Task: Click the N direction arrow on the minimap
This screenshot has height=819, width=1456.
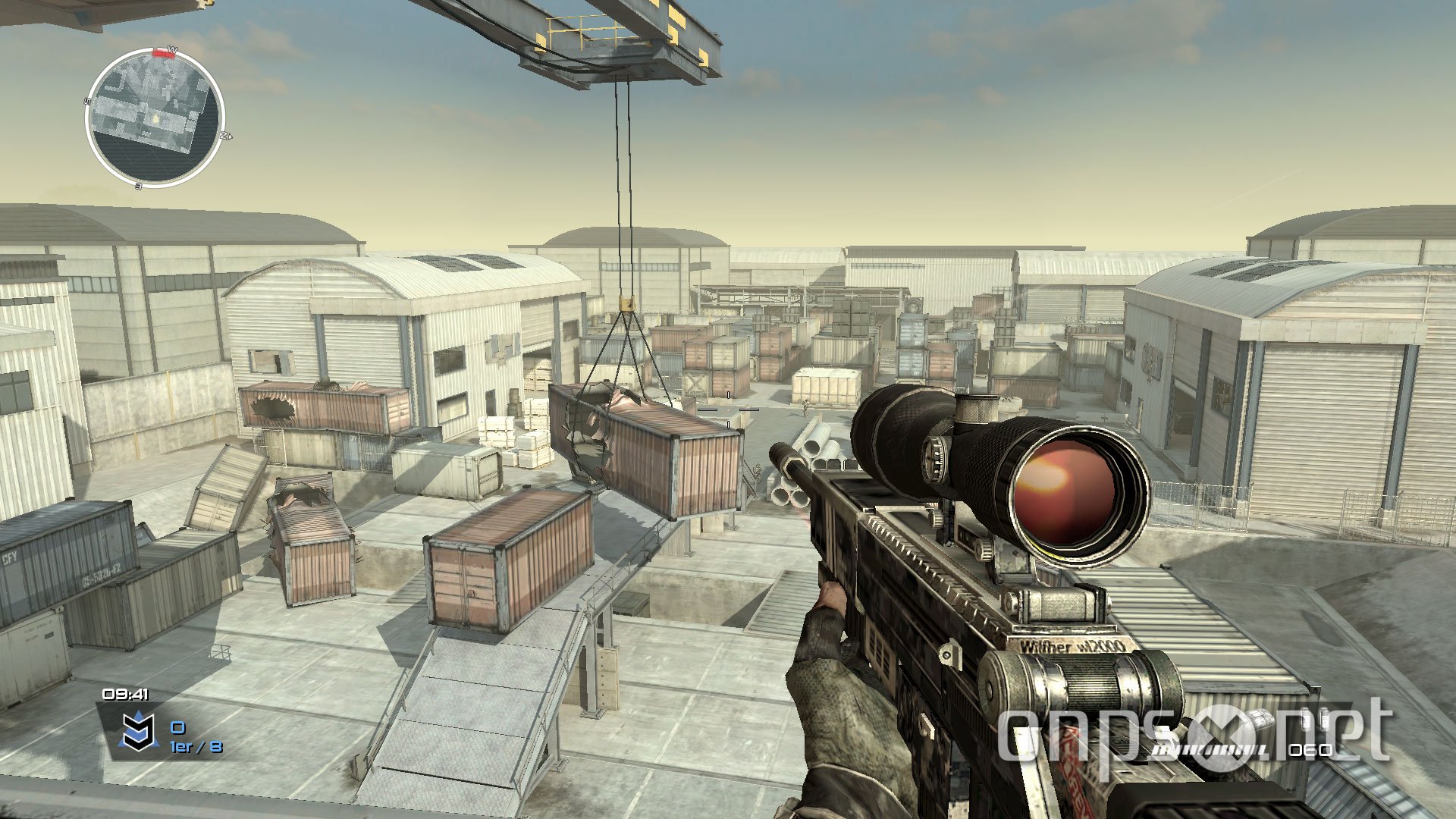Action: click(226, 135)
